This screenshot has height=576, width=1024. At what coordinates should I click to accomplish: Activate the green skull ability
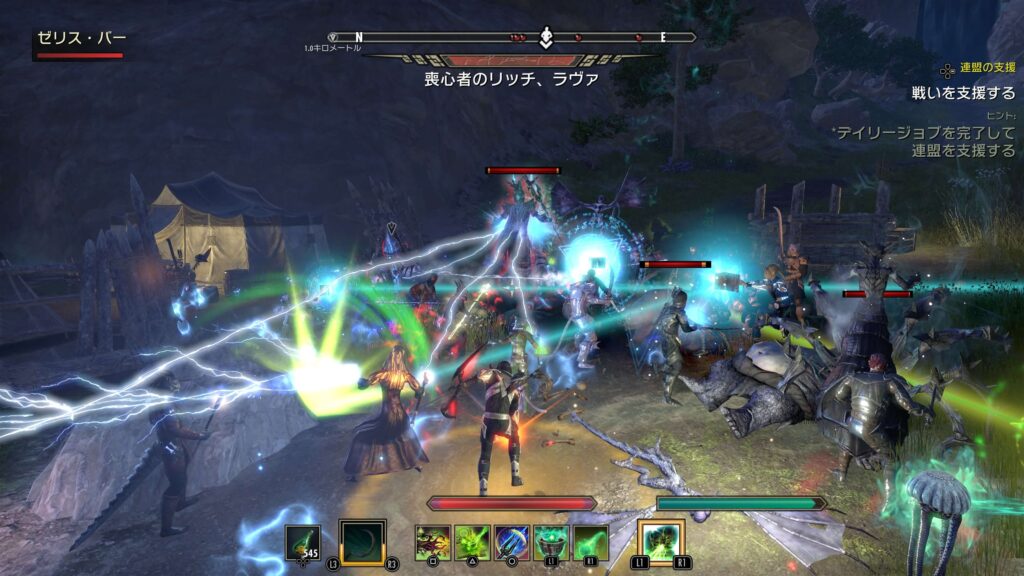pos(472,543)
